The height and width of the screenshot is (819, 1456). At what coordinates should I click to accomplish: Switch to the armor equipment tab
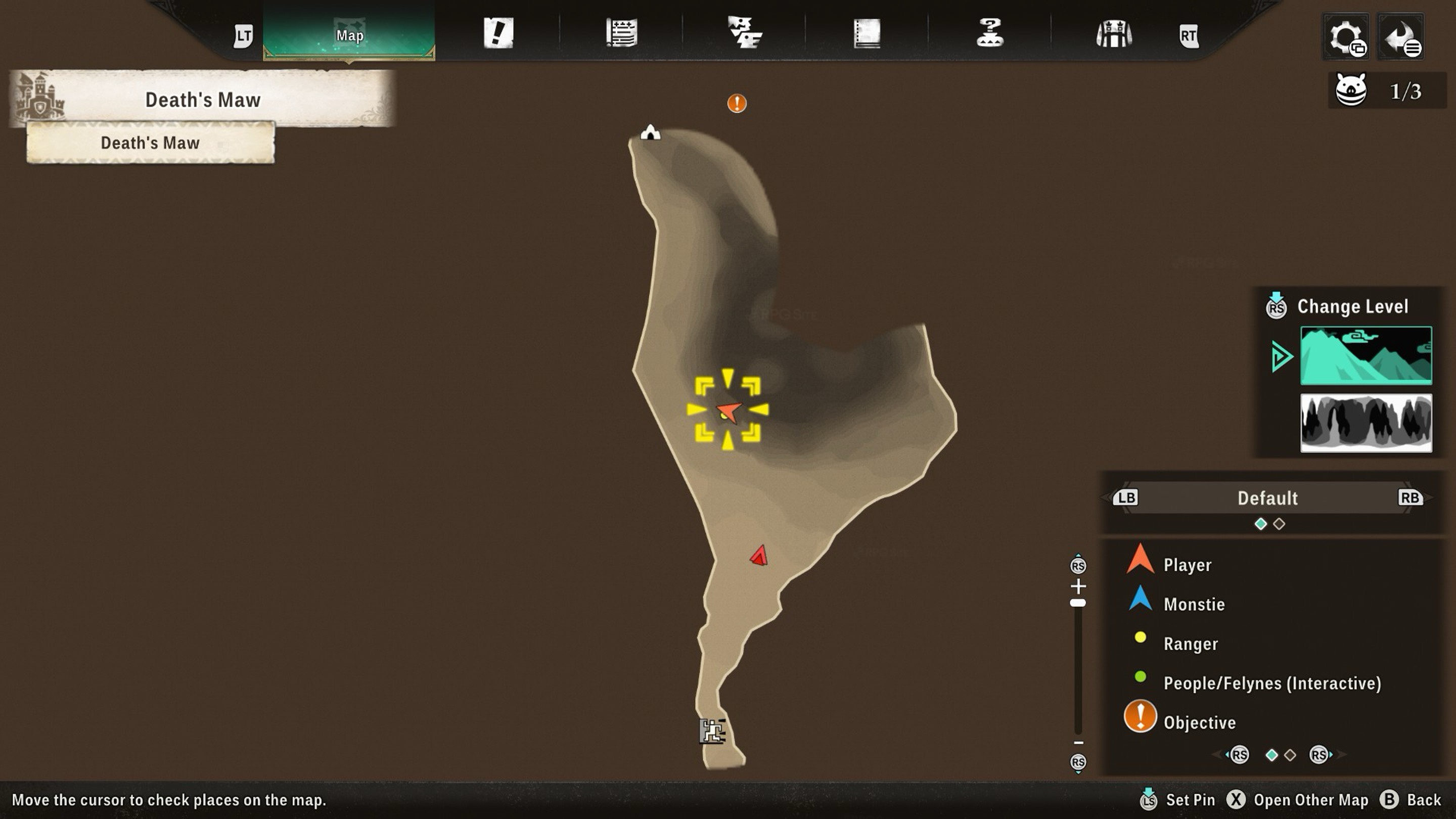[x=1113, y=34]
